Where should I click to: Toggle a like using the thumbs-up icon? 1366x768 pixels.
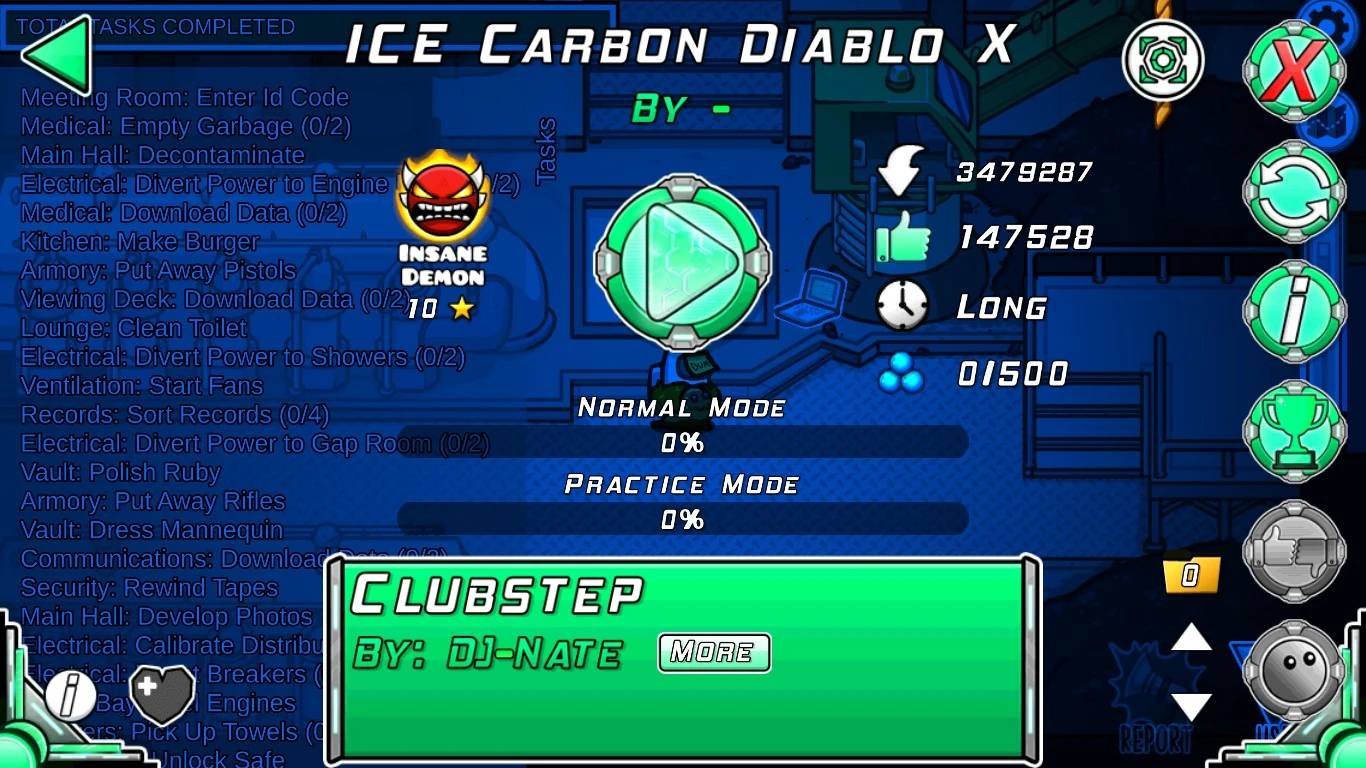coord(905,237)
